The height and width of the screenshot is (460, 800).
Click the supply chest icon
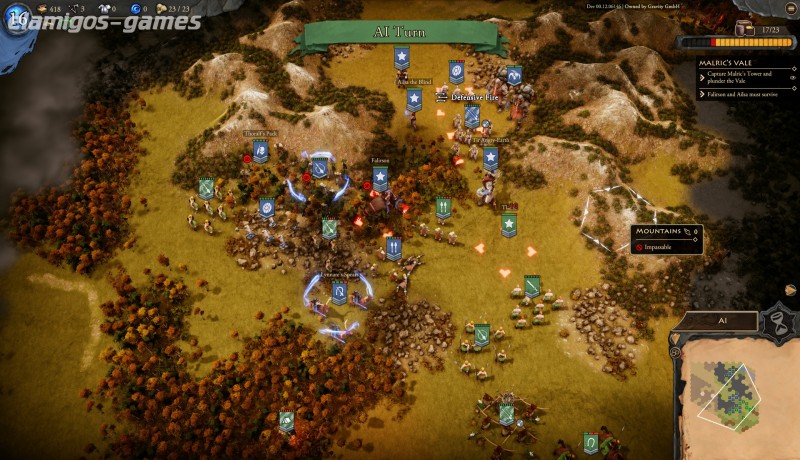(746, 30)
